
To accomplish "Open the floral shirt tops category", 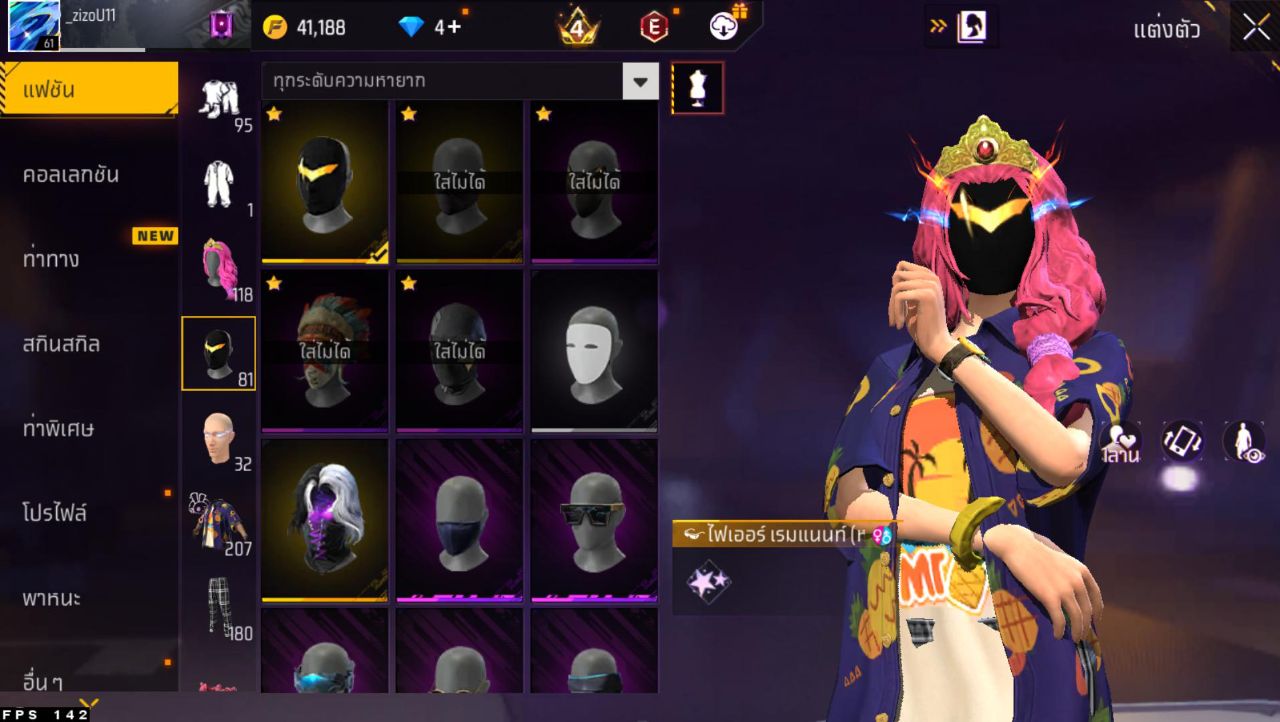I will point(218,522).
